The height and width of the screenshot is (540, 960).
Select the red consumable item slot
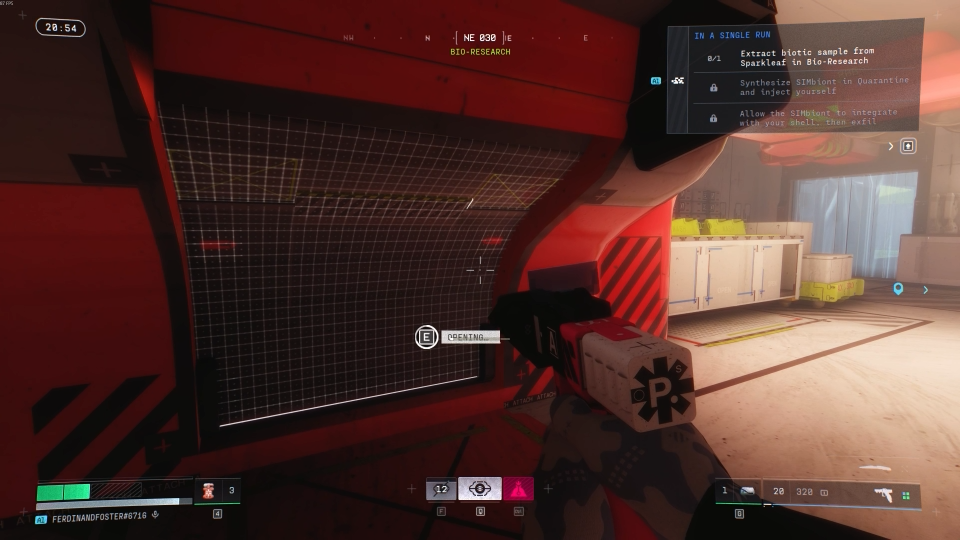pos(209,490)
